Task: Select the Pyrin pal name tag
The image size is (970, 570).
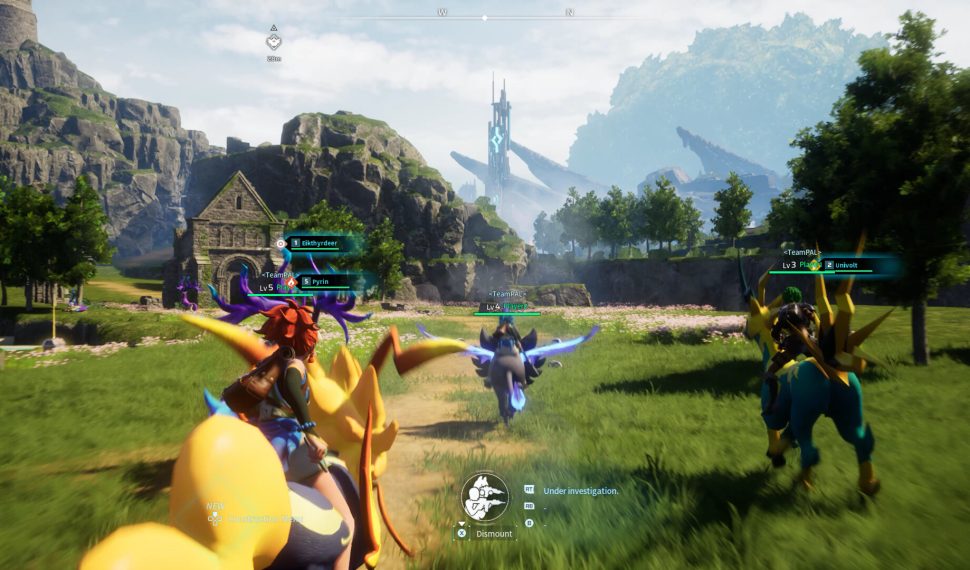Action: [x=324, y=283]
